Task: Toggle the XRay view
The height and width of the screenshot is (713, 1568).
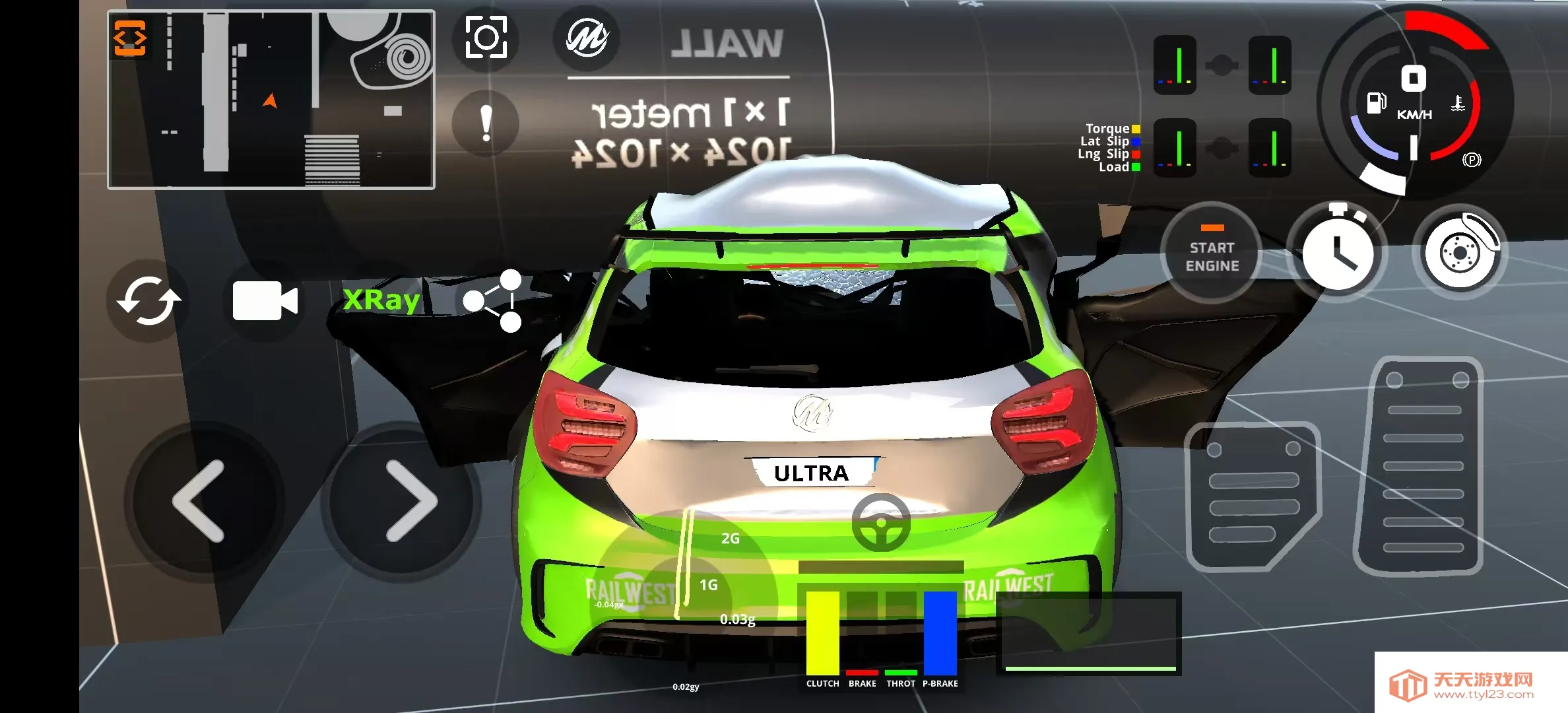Action: pos(381,300)
